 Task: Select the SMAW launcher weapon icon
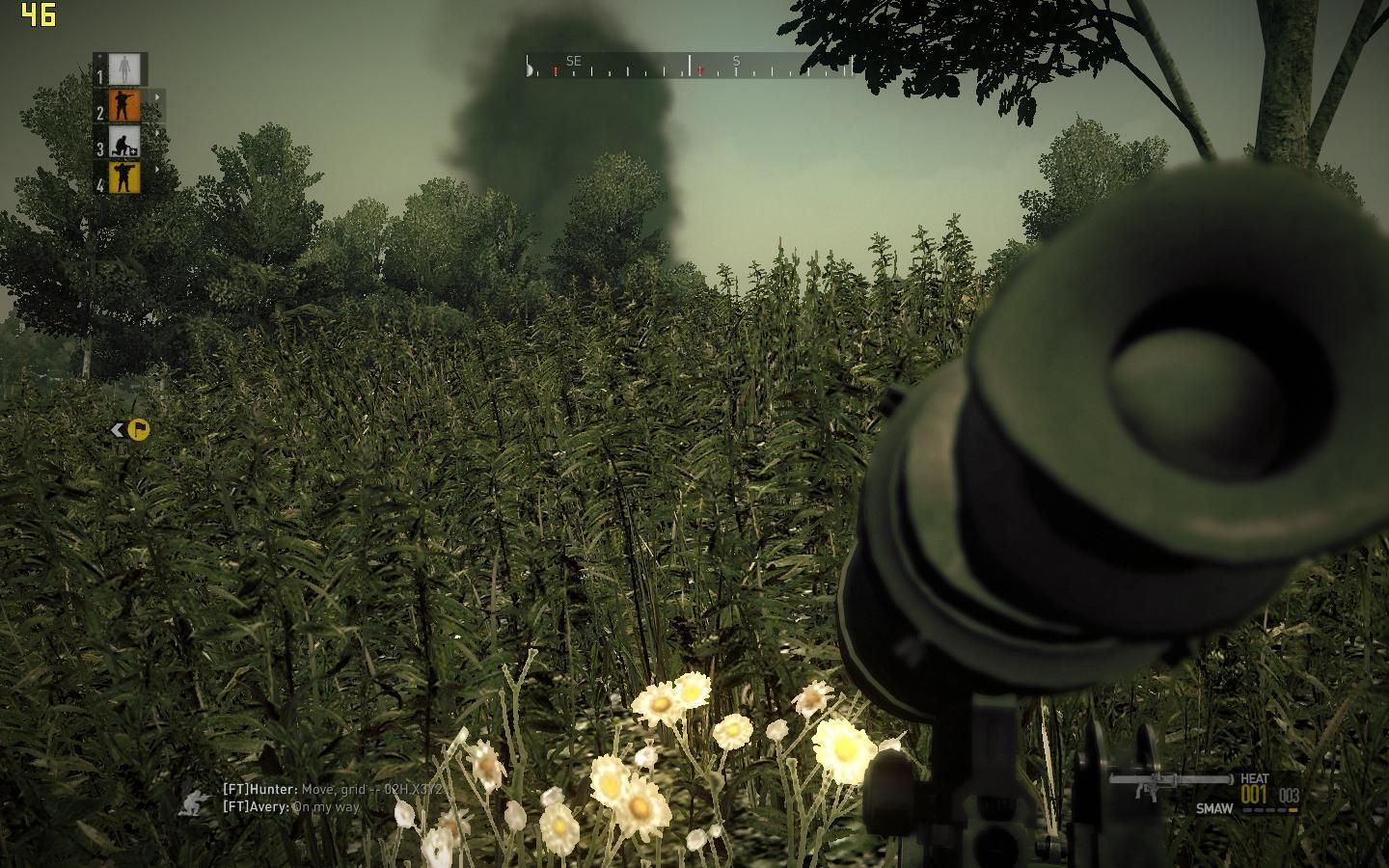1157,783
